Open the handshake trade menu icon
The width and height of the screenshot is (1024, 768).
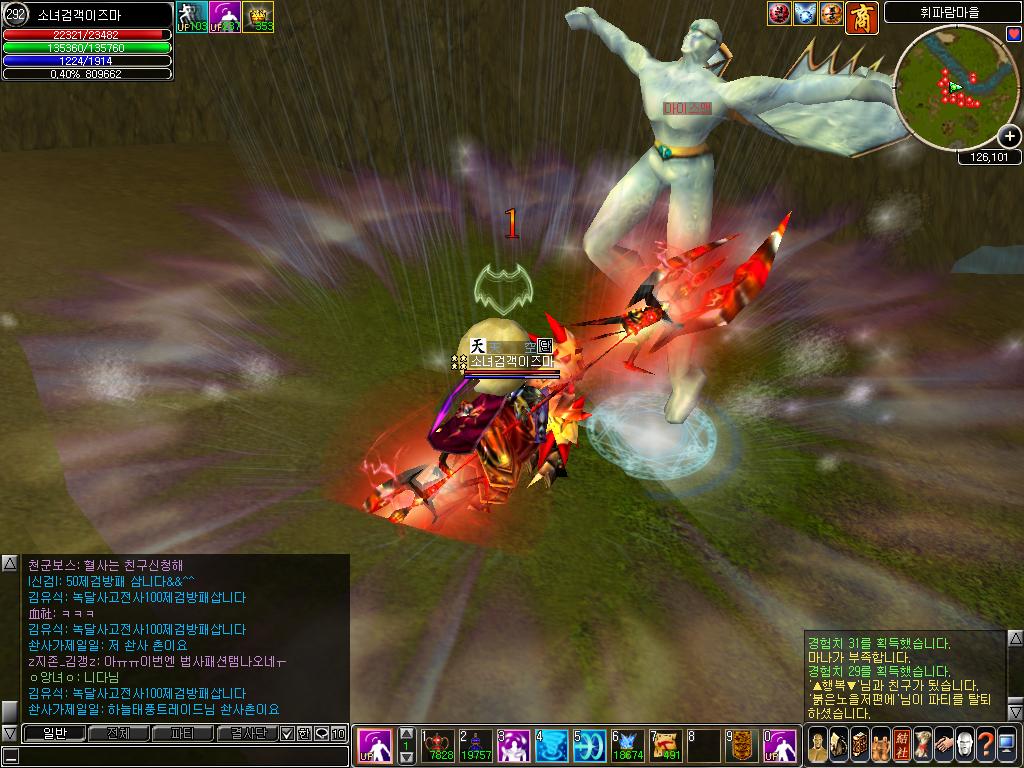point(943,746)
